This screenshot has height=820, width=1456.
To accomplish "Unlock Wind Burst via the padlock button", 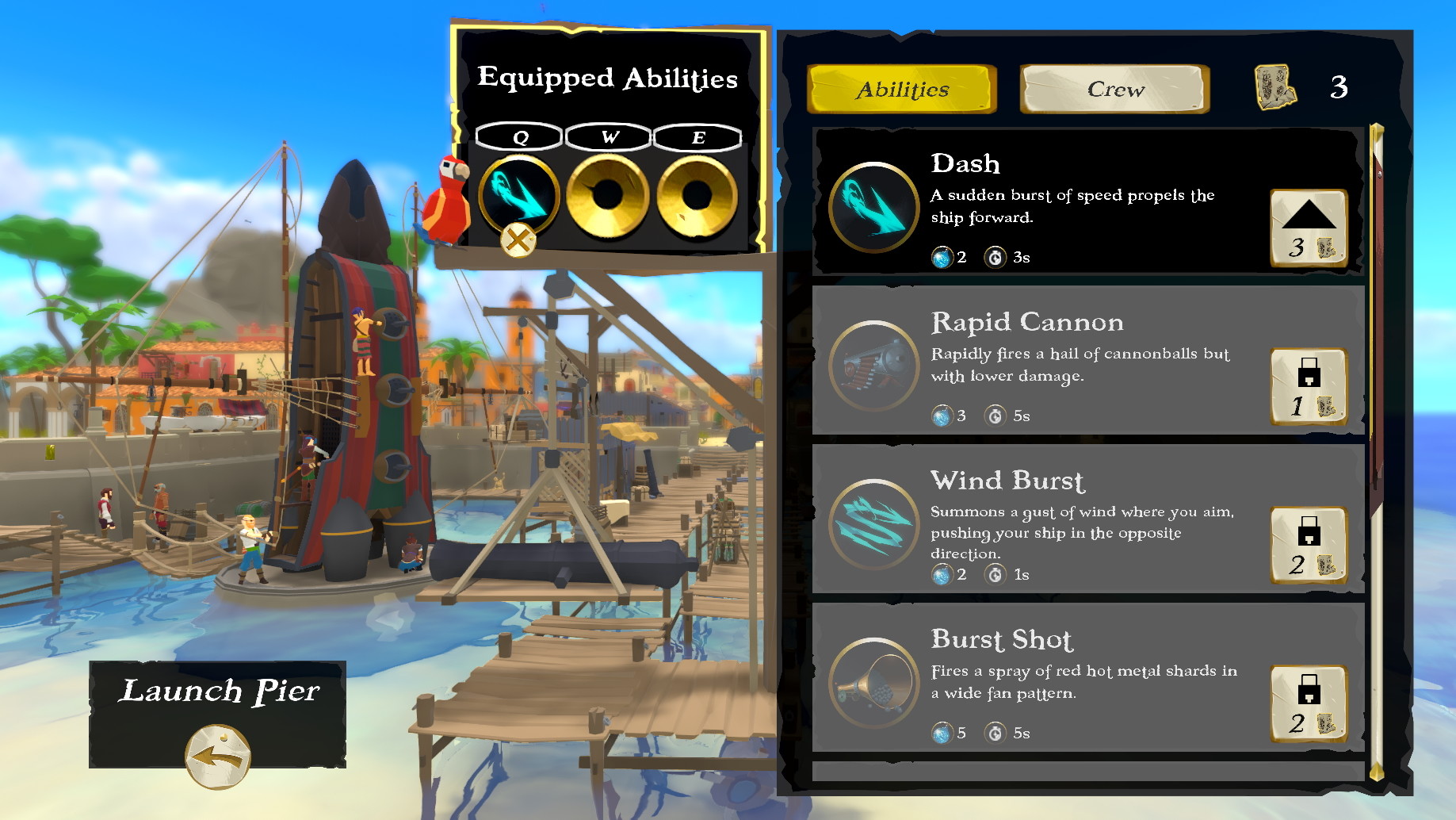I will [1309, 544].
